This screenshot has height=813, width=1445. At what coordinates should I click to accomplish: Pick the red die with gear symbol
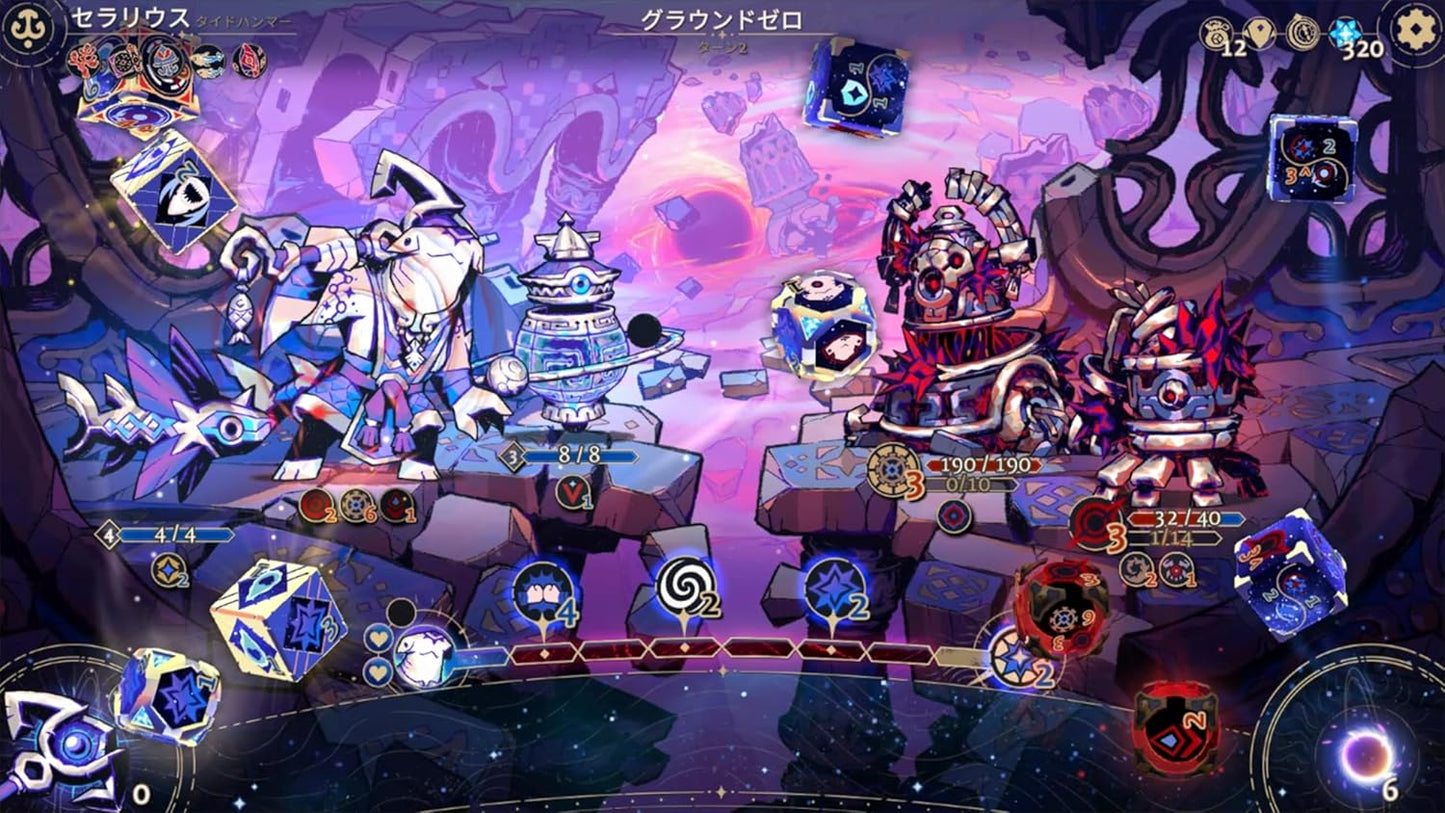[x=1061, y=608]
